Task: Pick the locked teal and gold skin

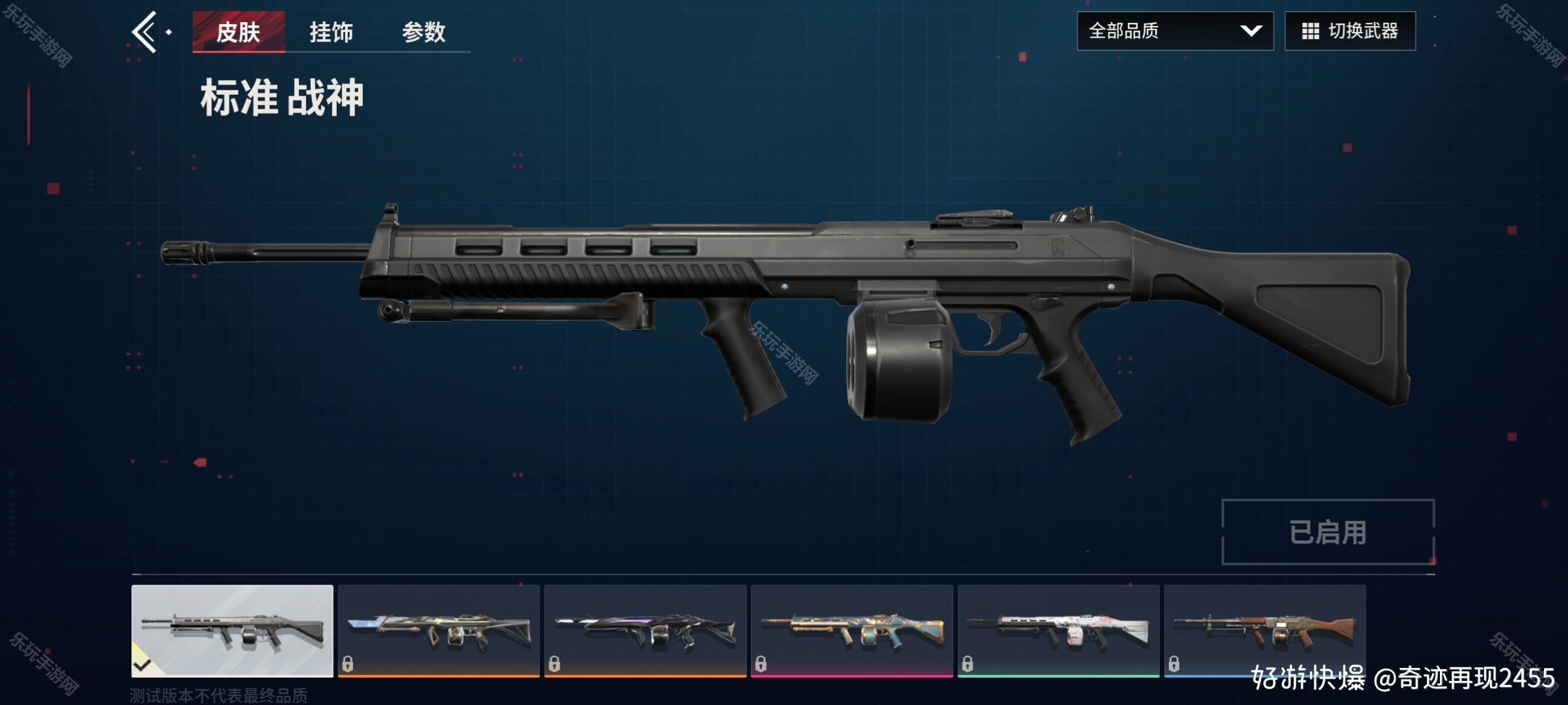Action: [852, 630]
